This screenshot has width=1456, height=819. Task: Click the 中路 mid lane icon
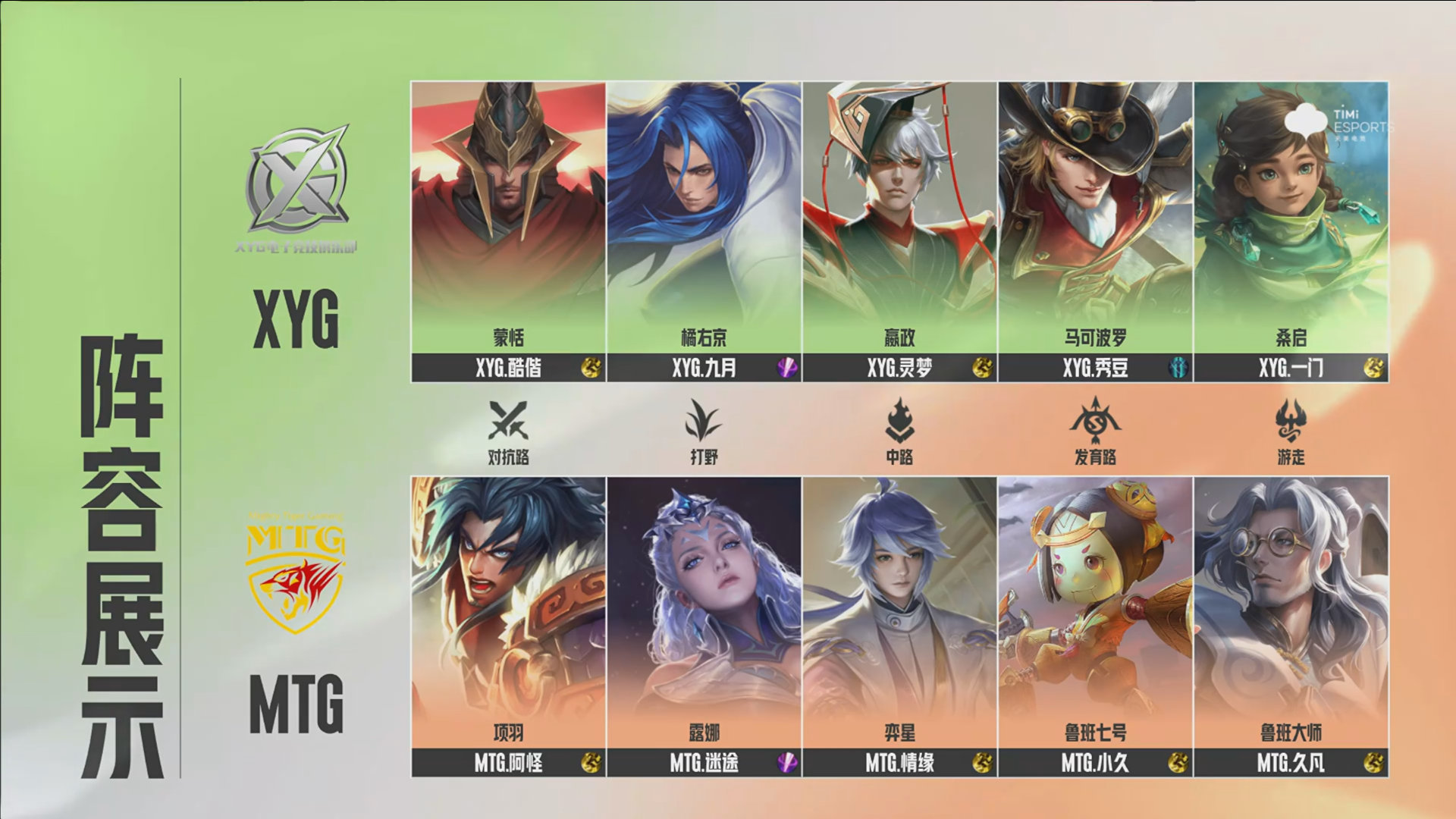pyautogui.click(x=899, y=420)
